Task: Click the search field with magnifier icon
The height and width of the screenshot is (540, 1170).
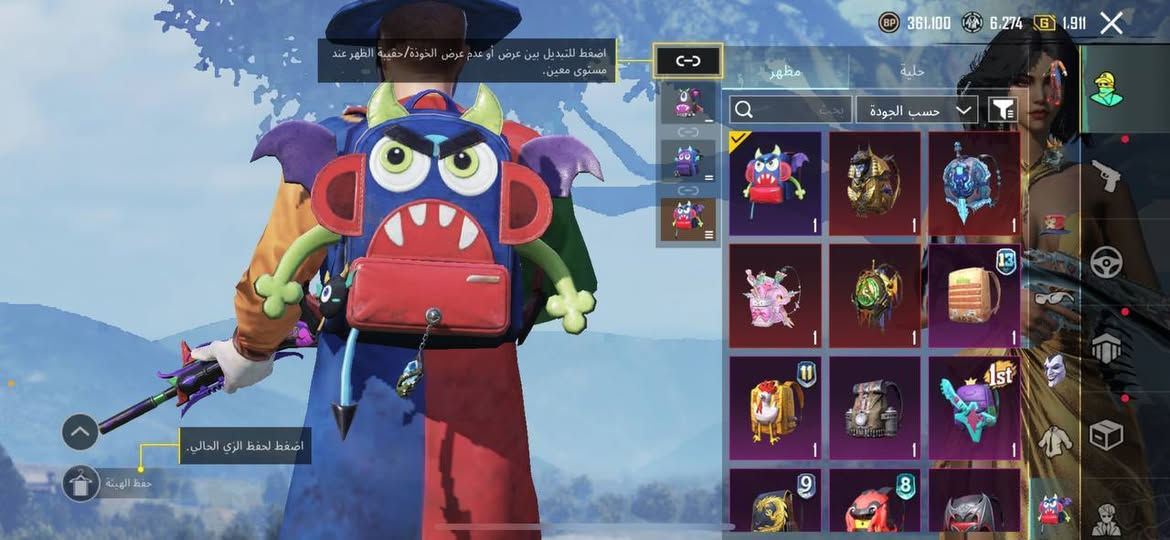Action: point(790,110)
